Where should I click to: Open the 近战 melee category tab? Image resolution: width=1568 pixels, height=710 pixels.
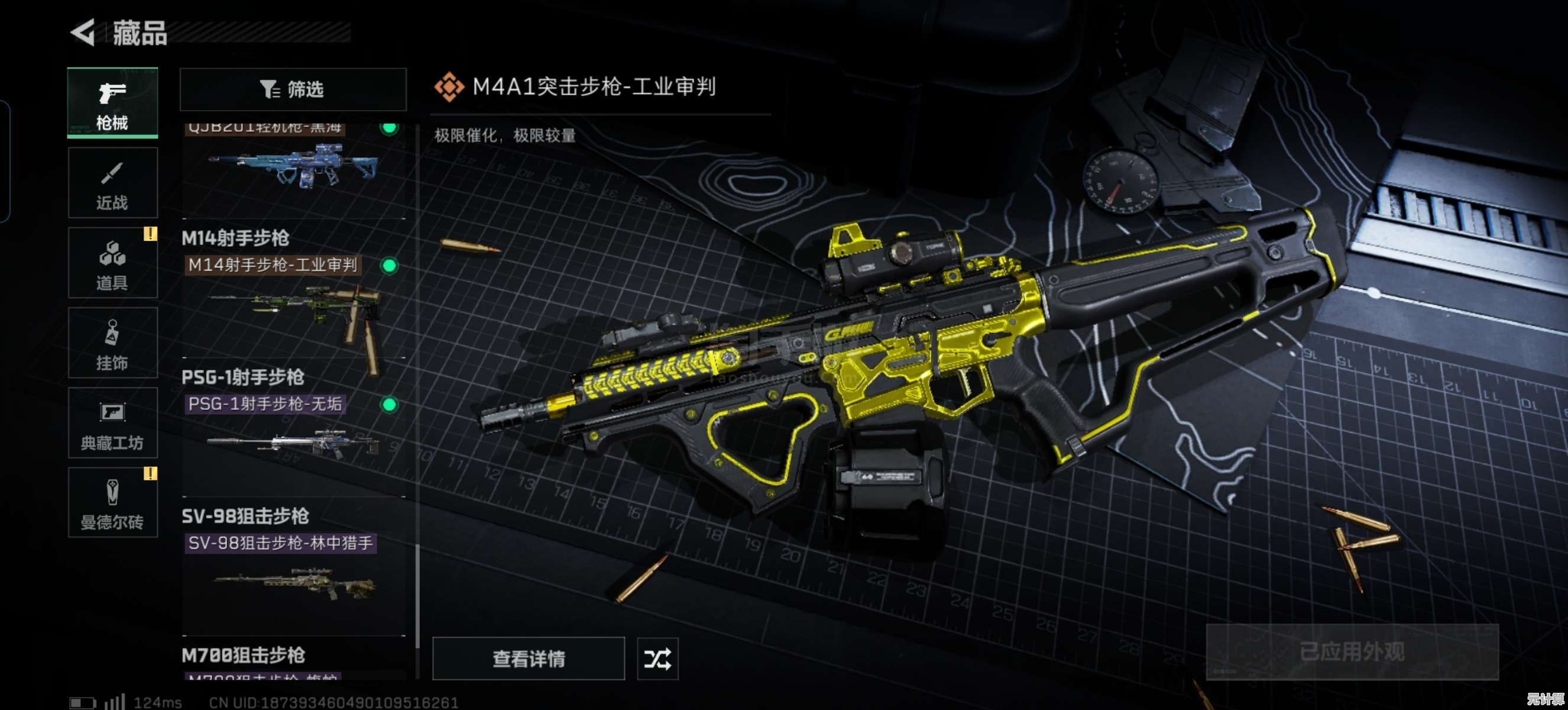112,183
